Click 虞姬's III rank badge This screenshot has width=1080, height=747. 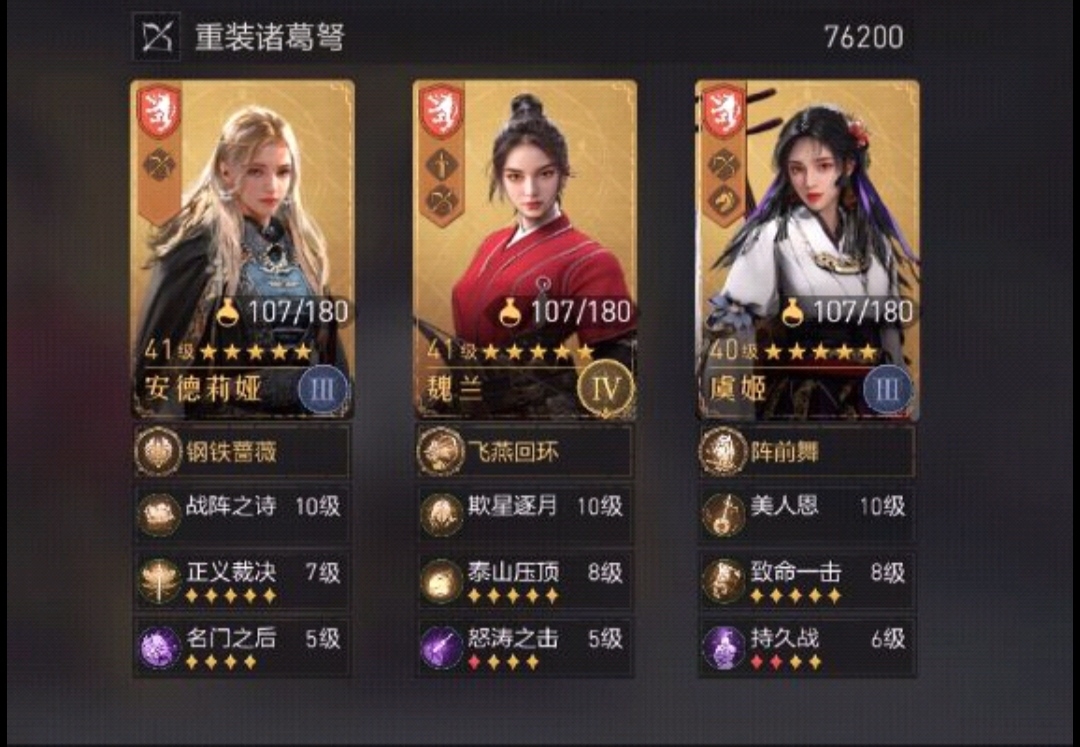(x=888, y=389)
